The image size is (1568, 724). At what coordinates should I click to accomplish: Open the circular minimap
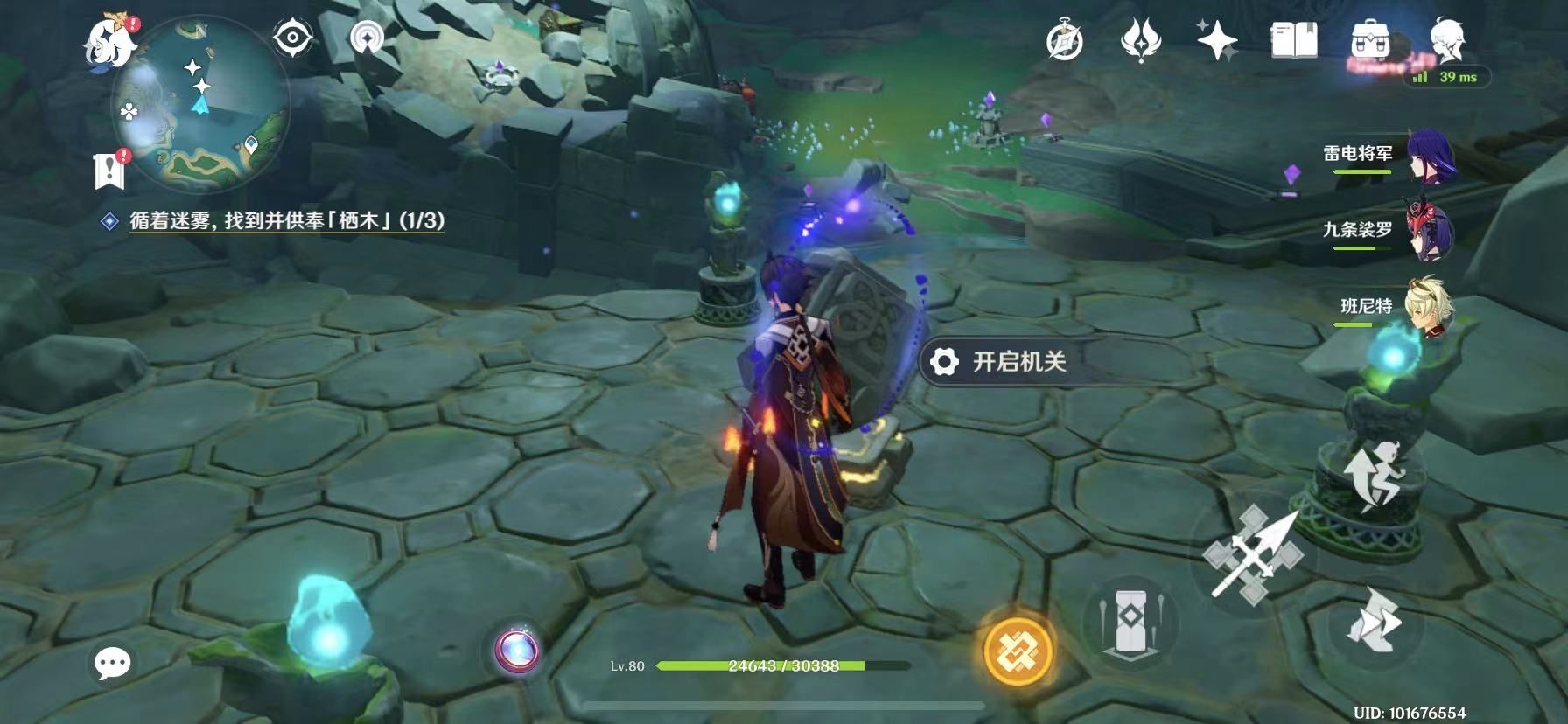pyautogui.click(x=201, y=105)
